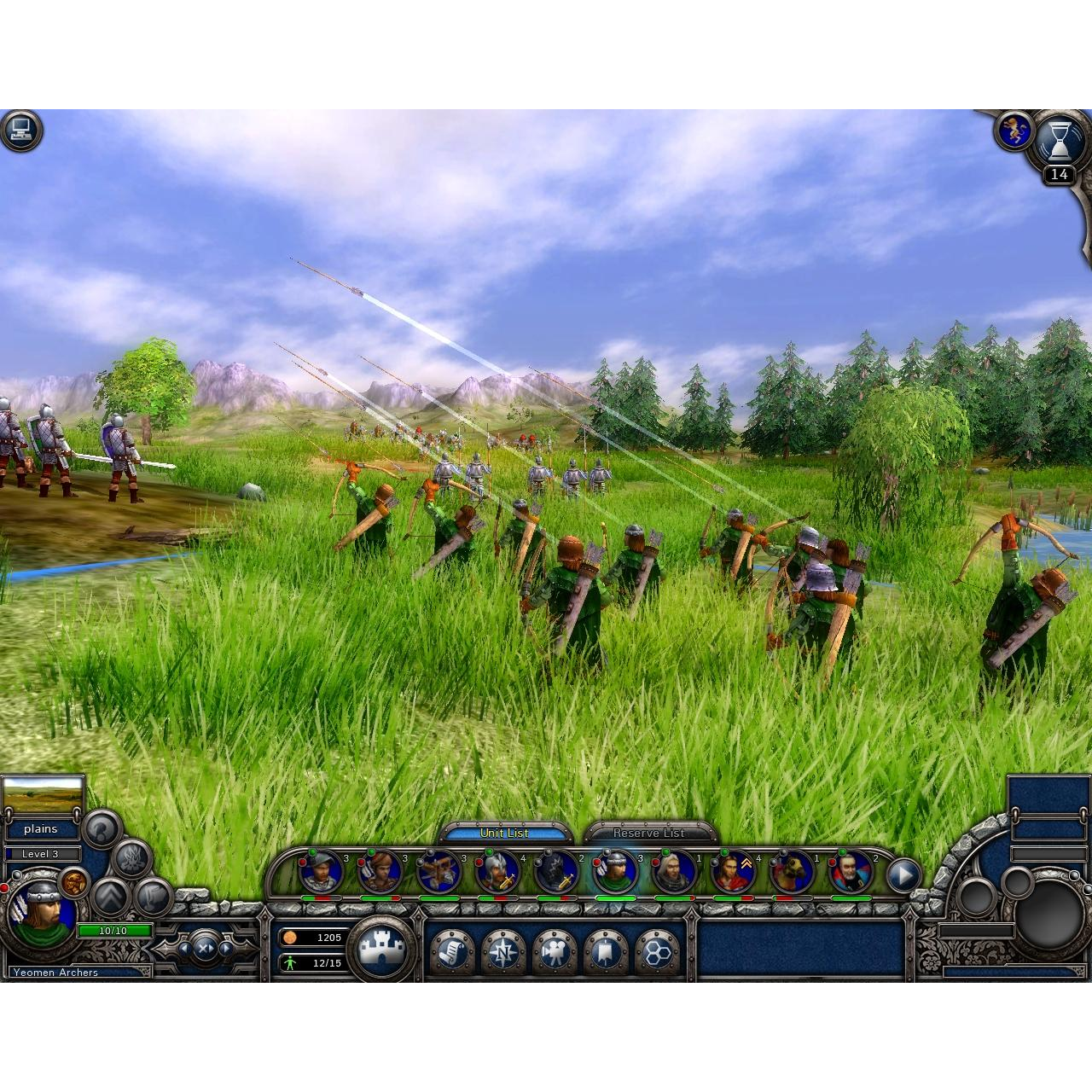Click the compass rose button

[502, 951]
